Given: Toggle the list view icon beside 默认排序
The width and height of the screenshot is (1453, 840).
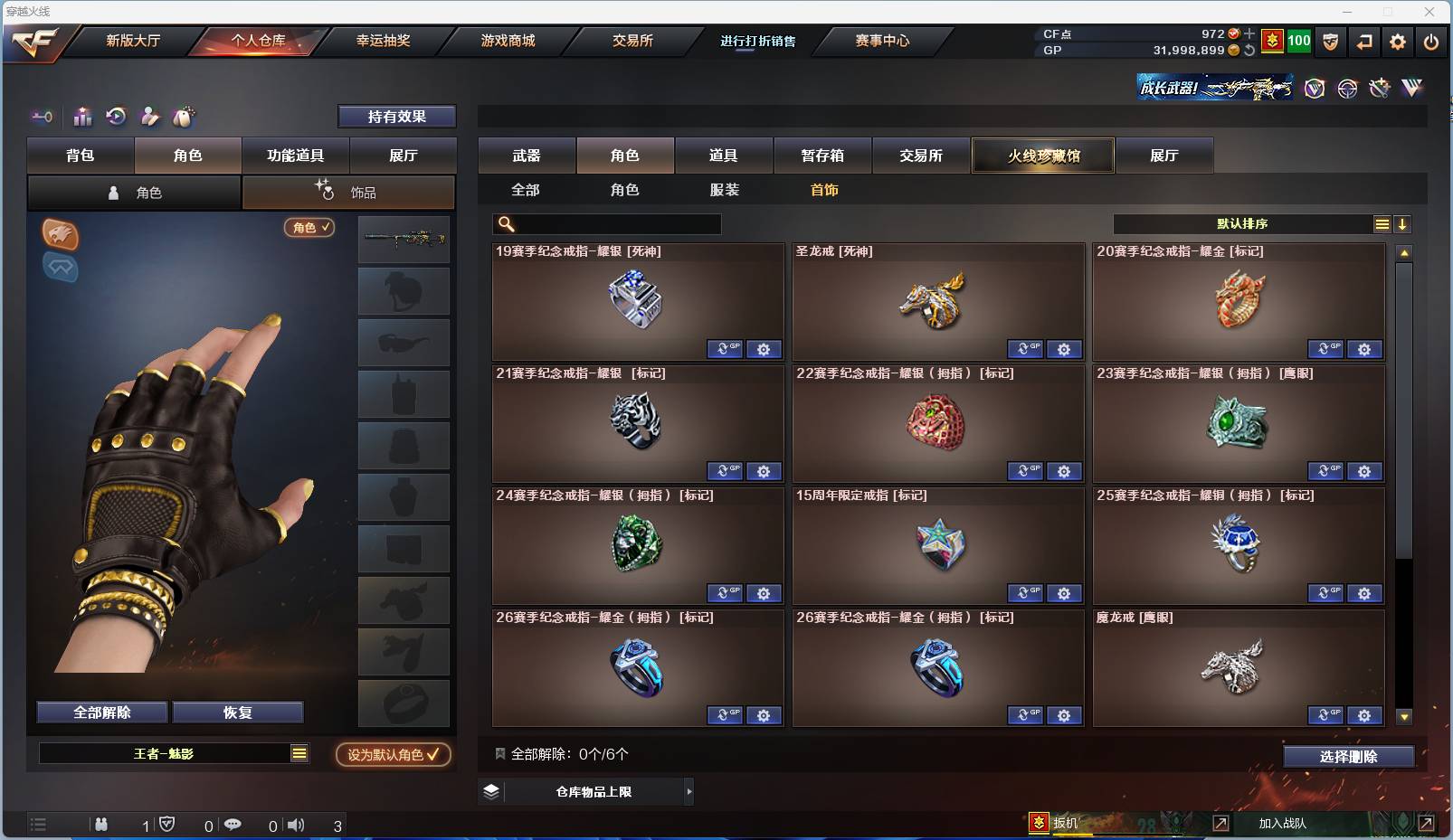Looking at the screenshot, I should coord(1382,223).
